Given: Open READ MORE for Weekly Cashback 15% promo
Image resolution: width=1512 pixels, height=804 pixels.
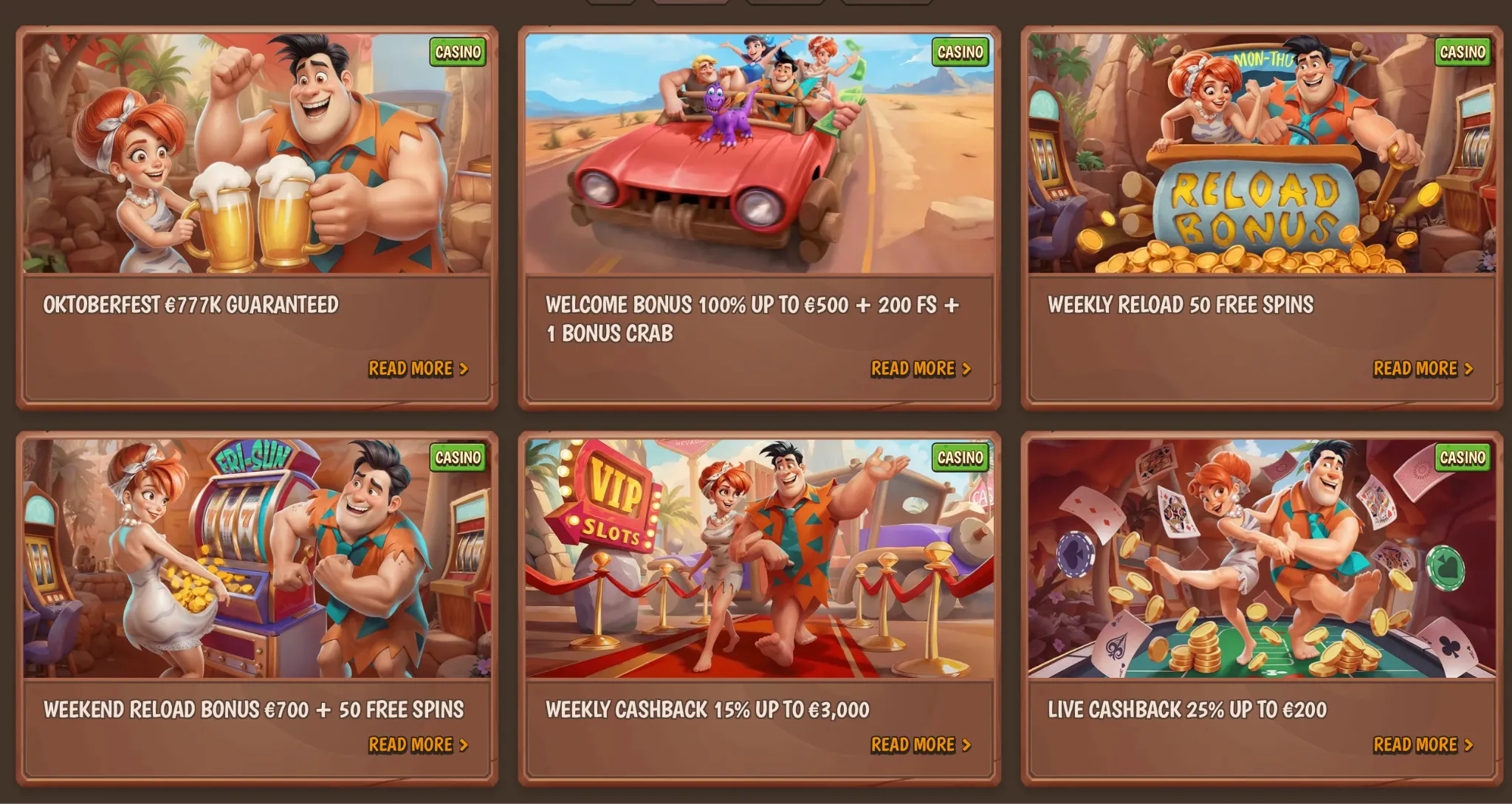Looking at the screenshot, I should point(914,744).
